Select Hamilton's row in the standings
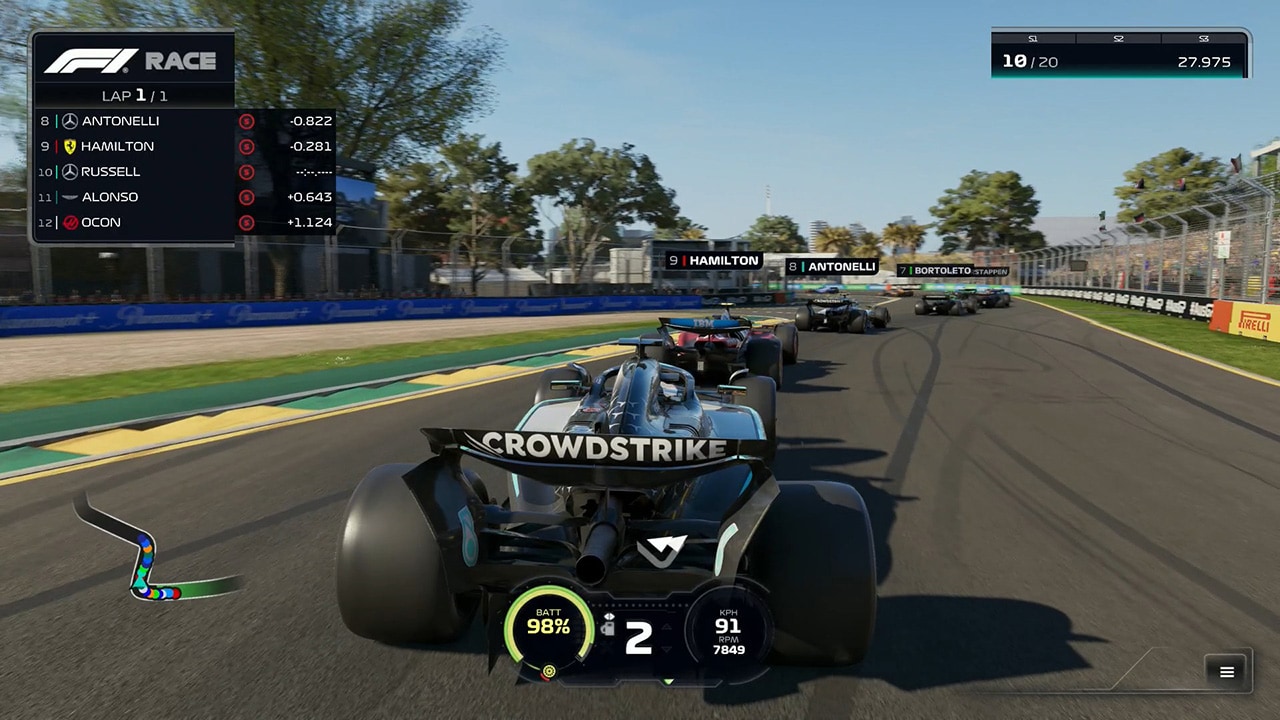 pyautogui.click(x=185, y=146)
